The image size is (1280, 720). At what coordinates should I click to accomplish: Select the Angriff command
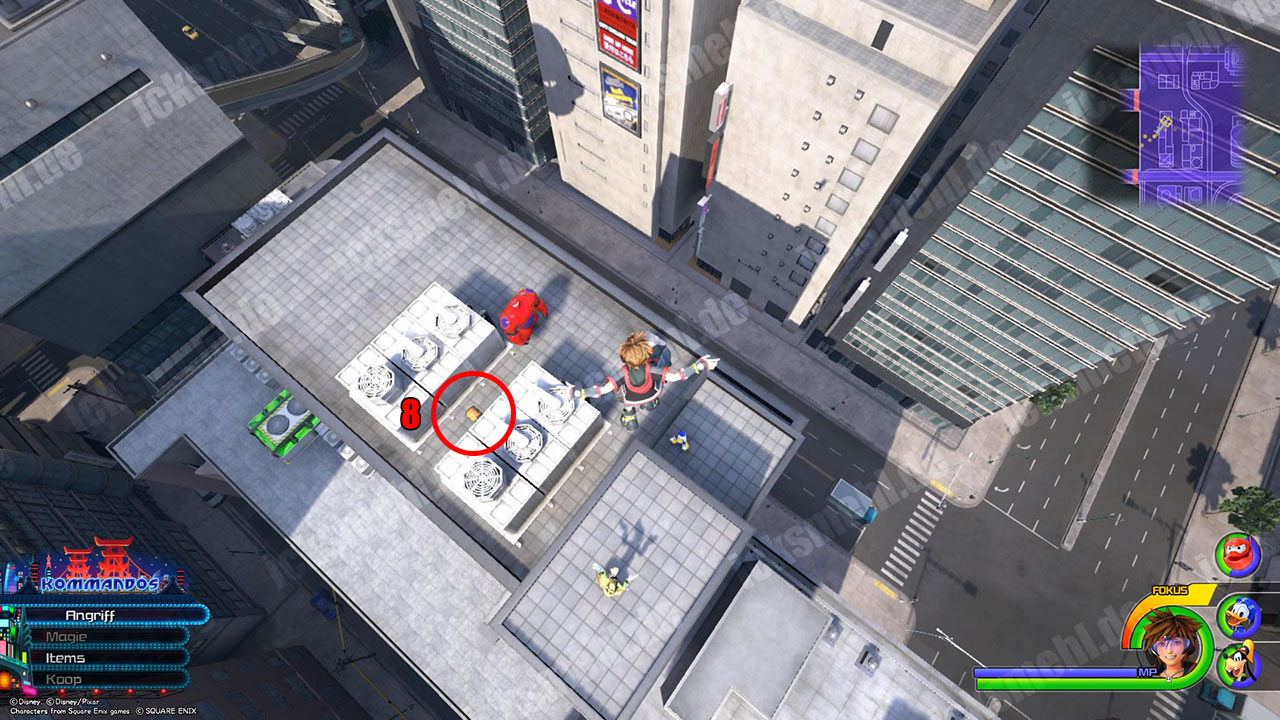[110, 615]
